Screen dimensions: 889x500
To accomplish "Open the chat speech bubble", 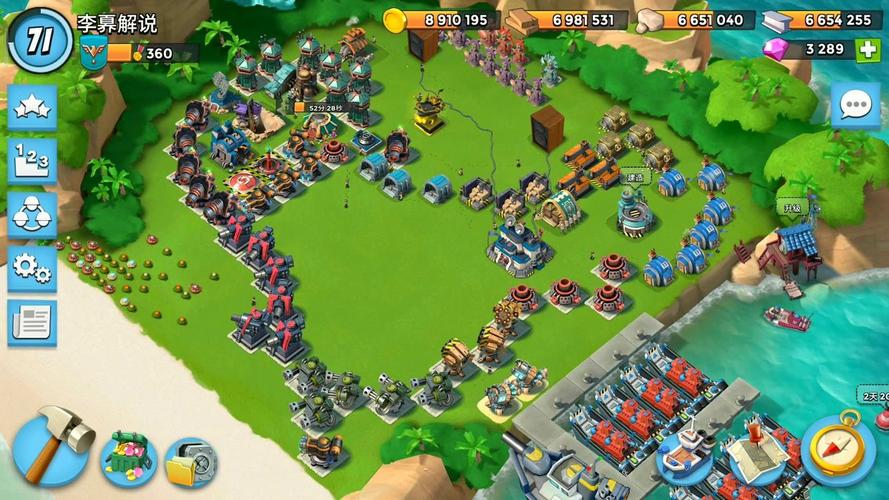I will pyautogui.click(x=855, y=106).
